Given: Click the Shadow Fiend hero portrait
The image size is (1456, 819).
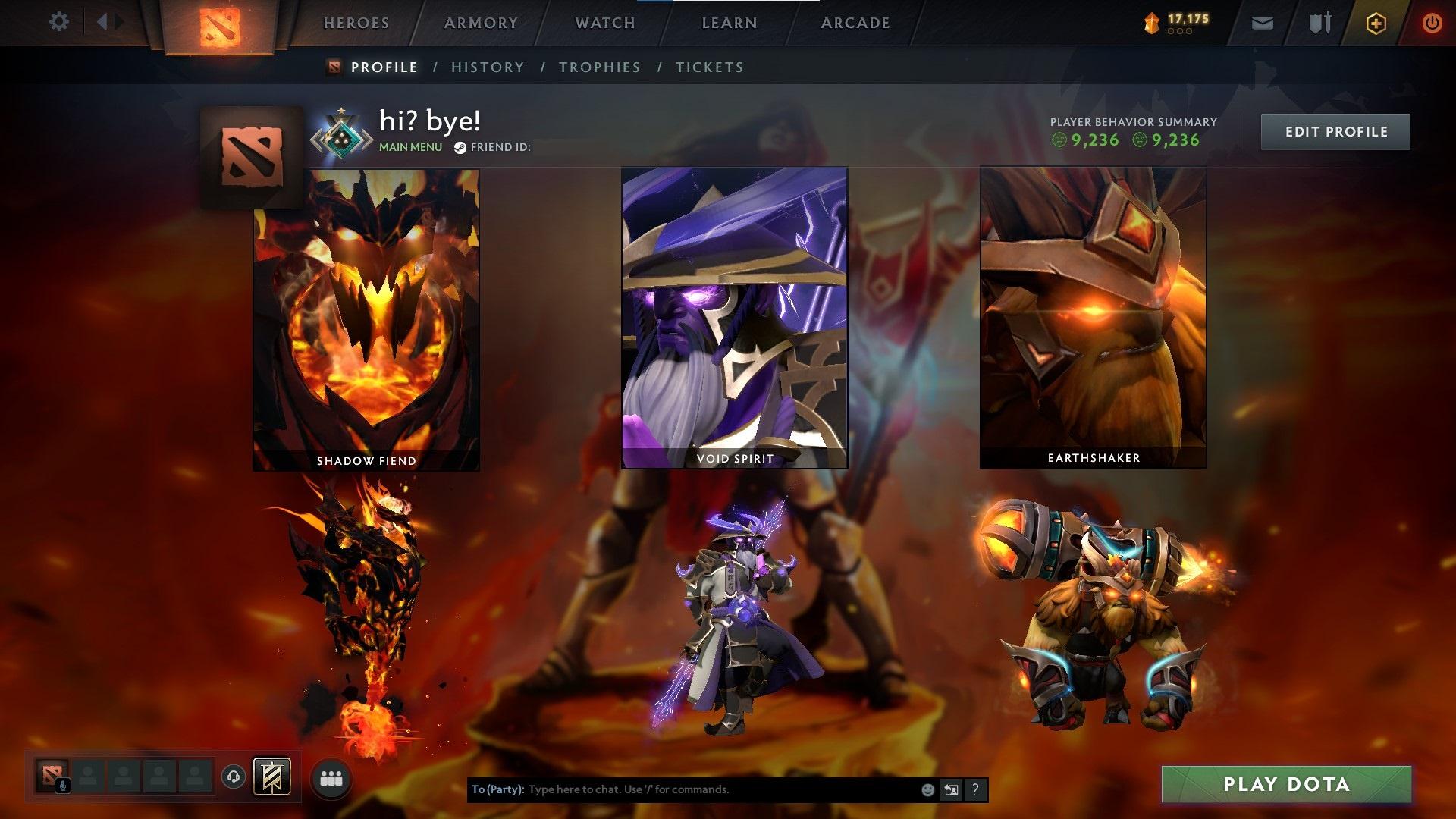Looking at the screenshot, I should point(366,318).
